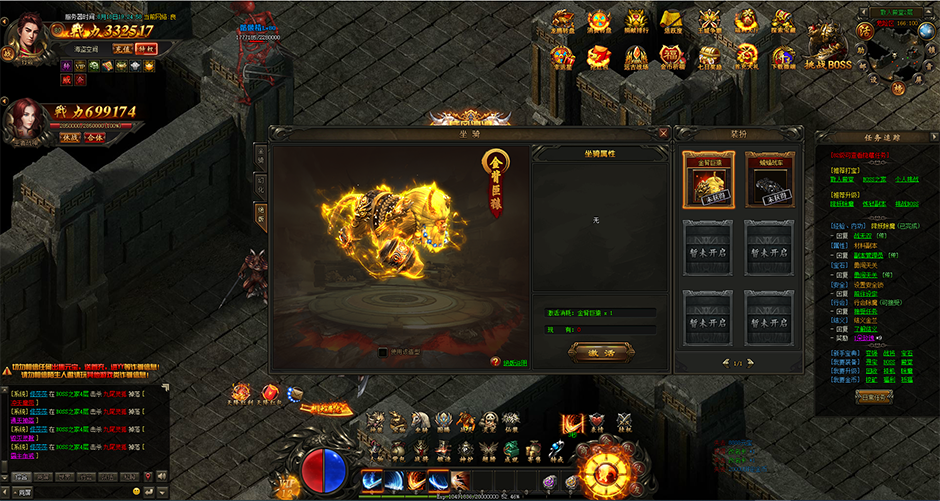Toggle the 使用该造型 checkbox
940x501 pixels.
[x=383, y=352]
